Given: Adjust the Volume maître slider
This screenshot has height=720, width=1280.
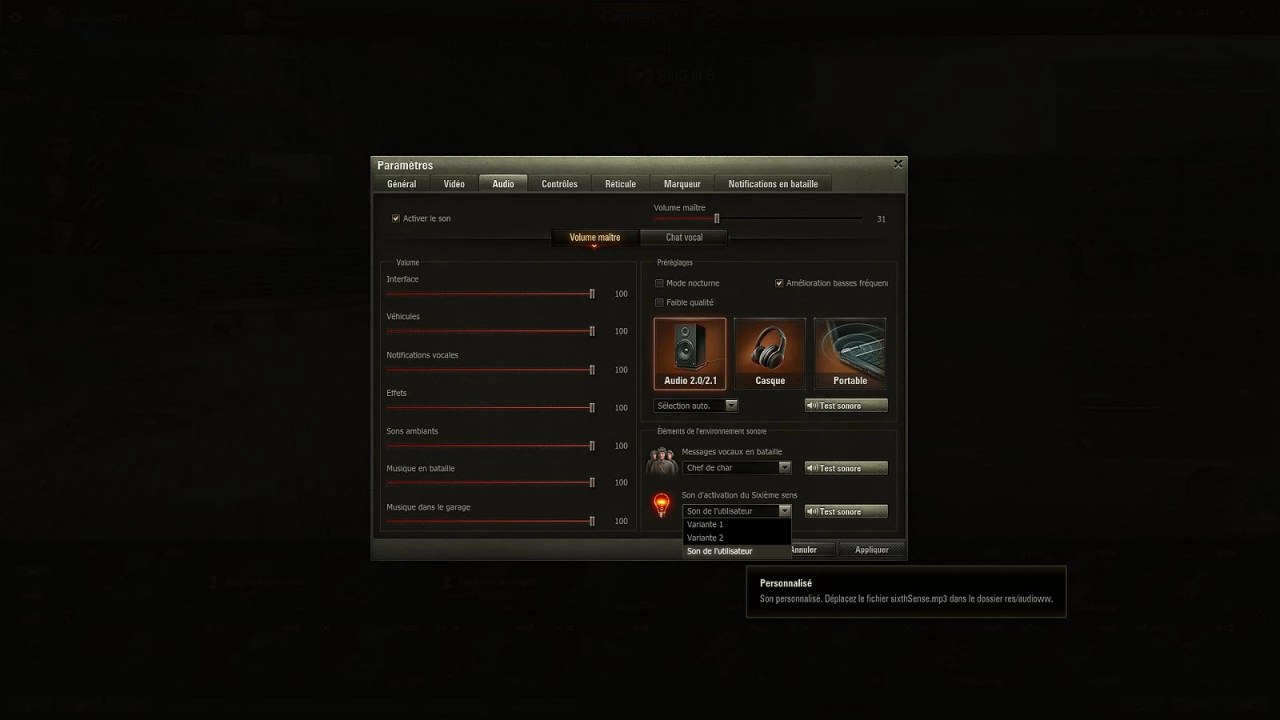Looking at the screenshot, I should 716,218.
